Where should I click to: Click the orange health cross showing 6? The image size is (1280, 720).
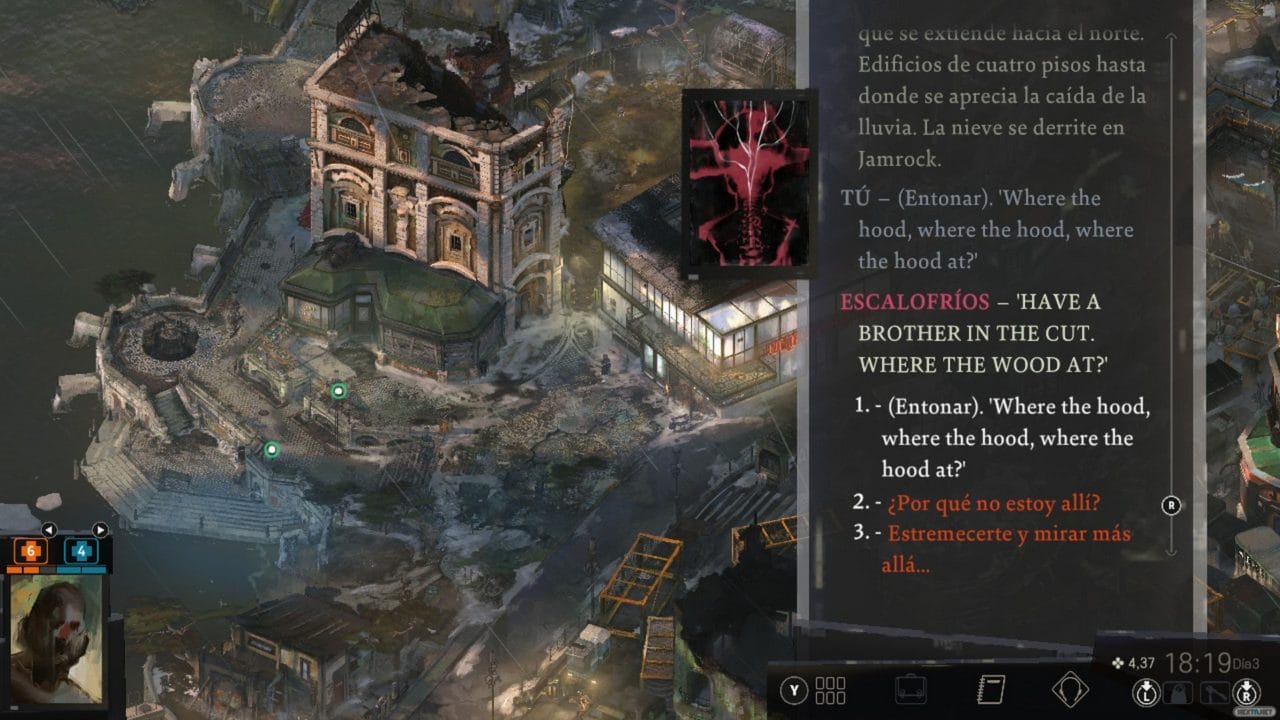tap(30, 550)
